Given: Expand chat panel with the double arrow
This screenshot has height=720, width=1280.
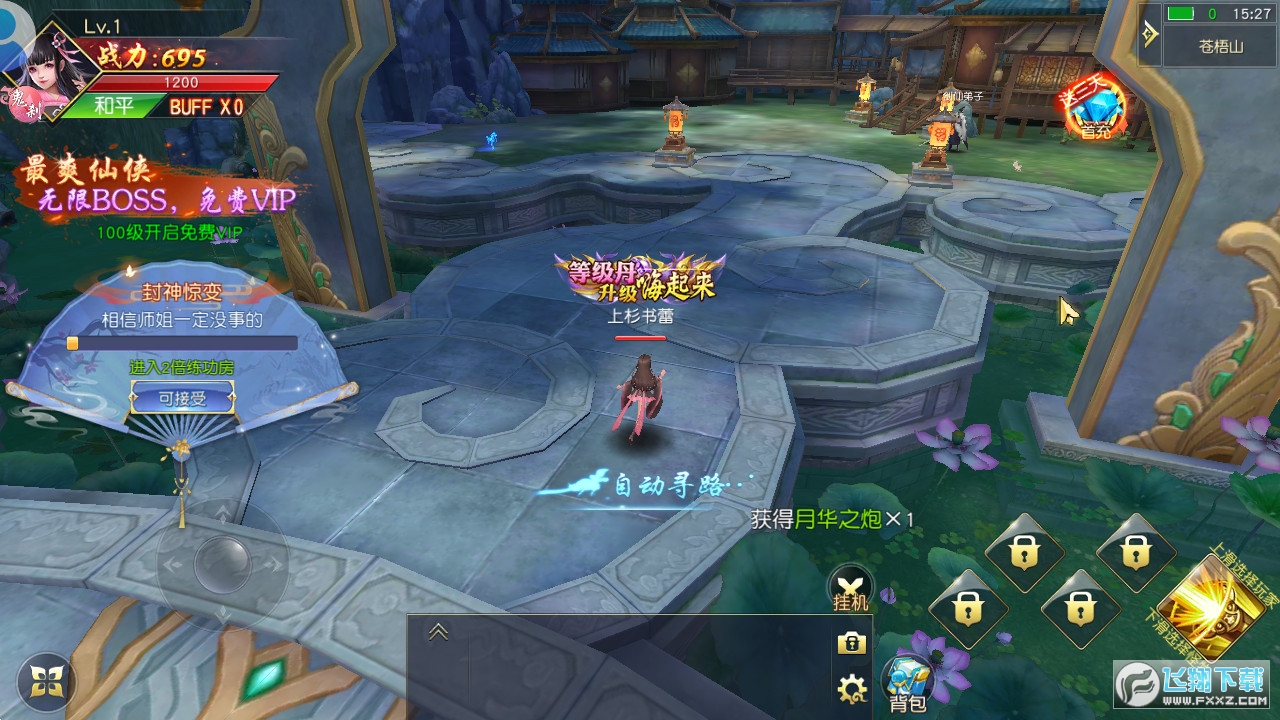Looking at the screenshot, I should tap(438, 632).
